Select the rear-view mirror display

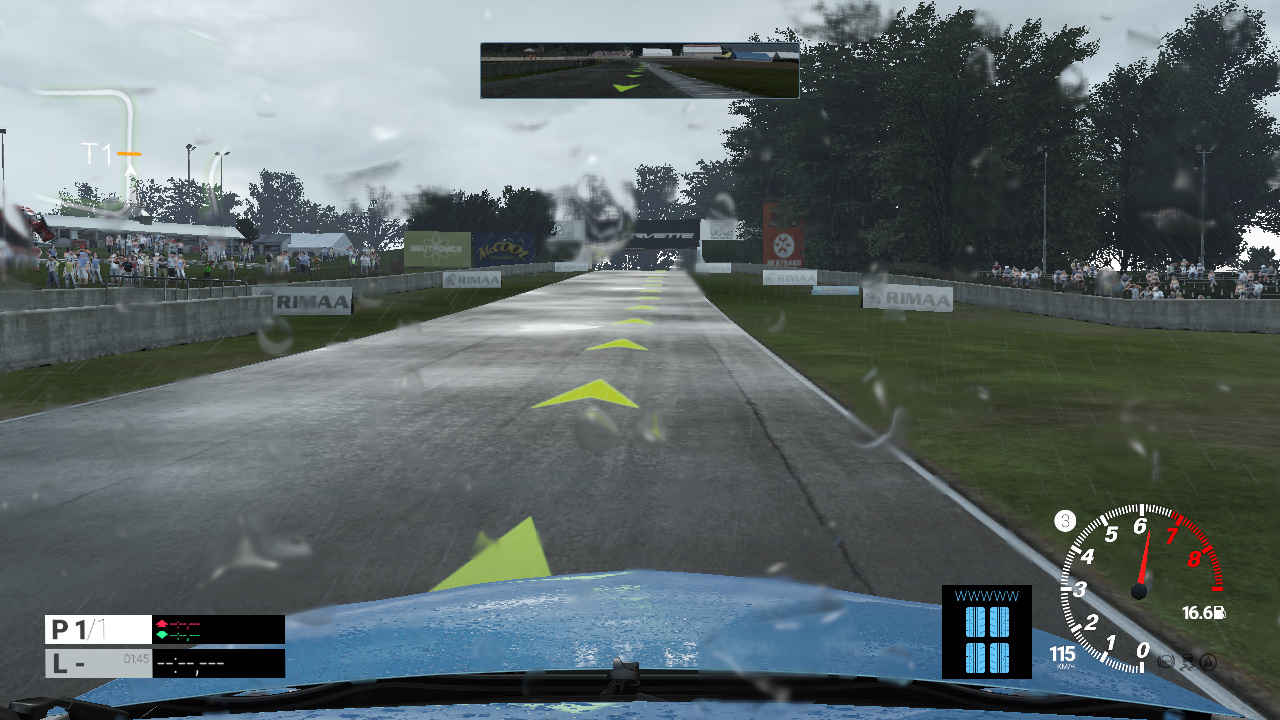point(639,70)
